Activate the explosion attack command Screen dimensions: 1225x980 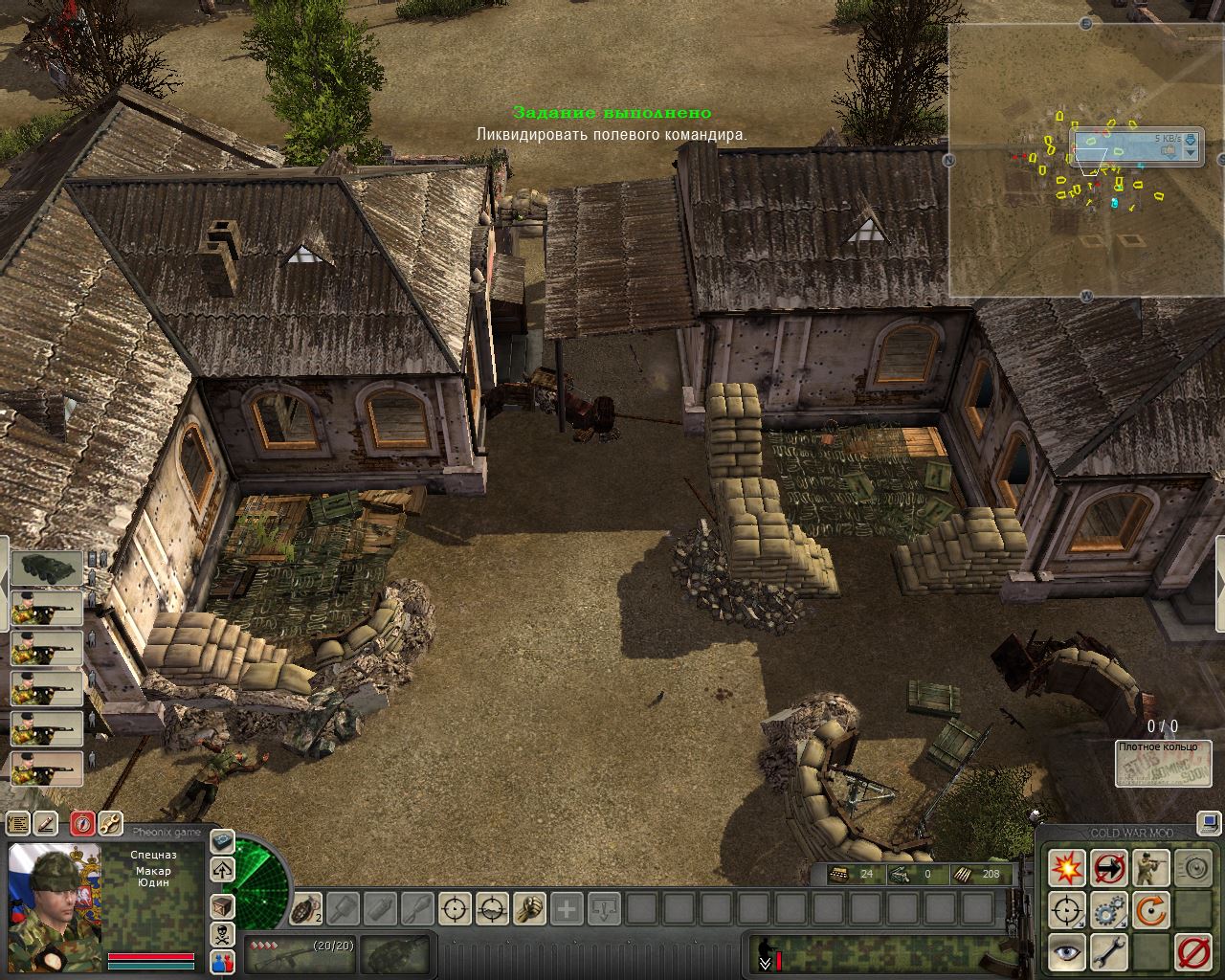coord(1067,868)
